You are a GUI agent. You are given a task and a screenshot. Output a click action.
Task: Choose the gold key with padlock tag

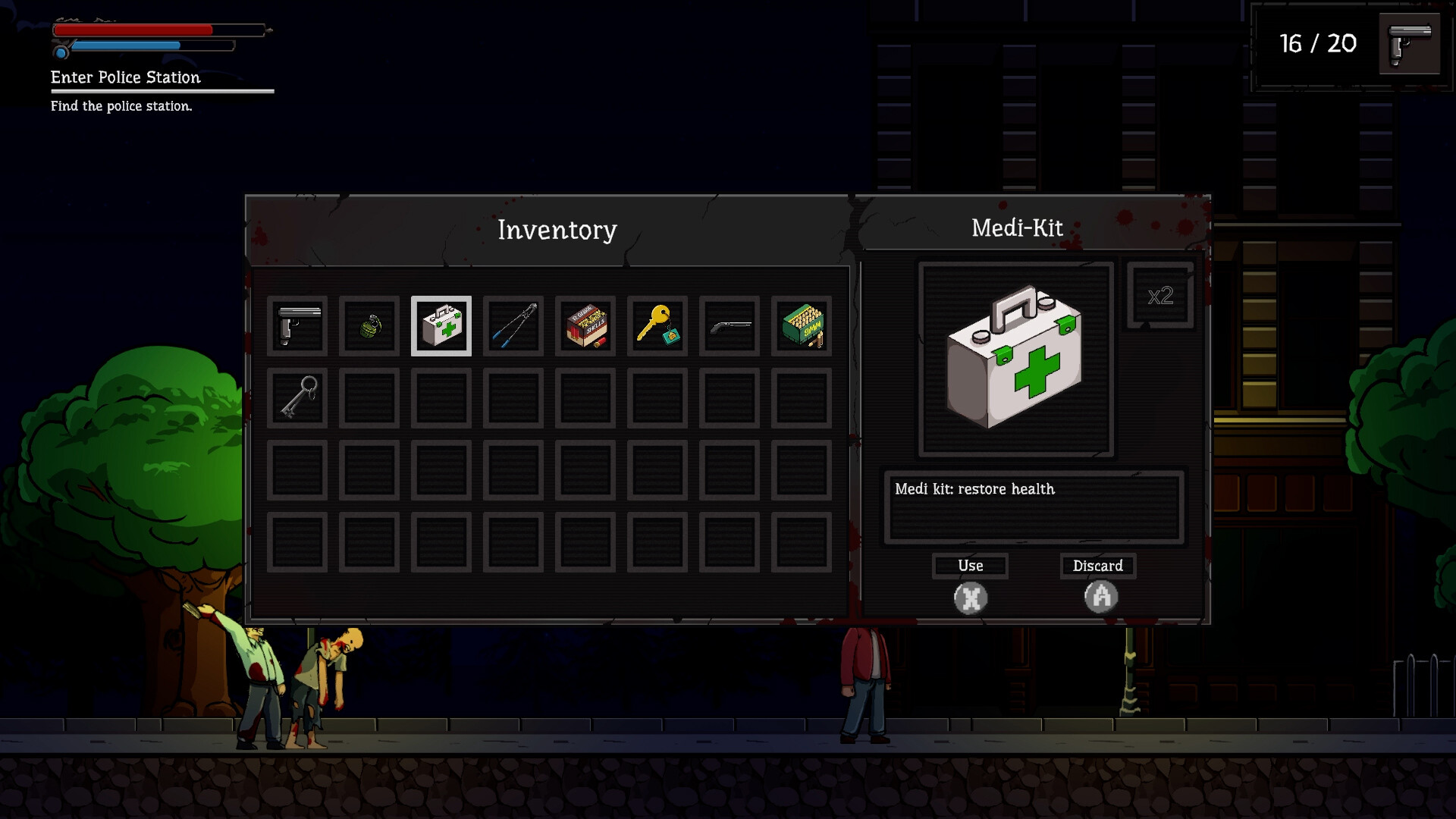tap(657, 326)
